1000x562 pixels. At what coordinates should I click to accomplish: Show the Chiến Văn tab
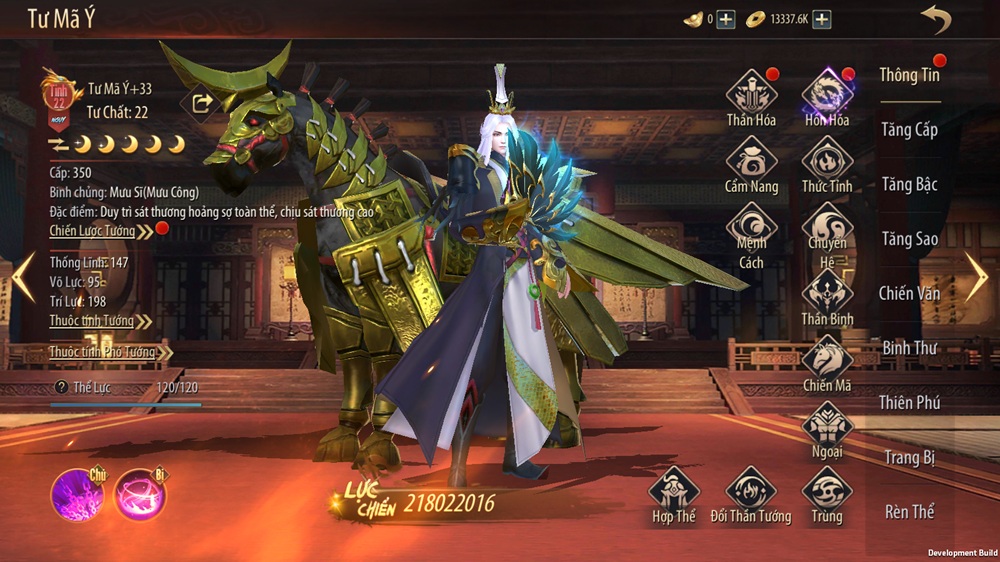[x=909, y=293]
